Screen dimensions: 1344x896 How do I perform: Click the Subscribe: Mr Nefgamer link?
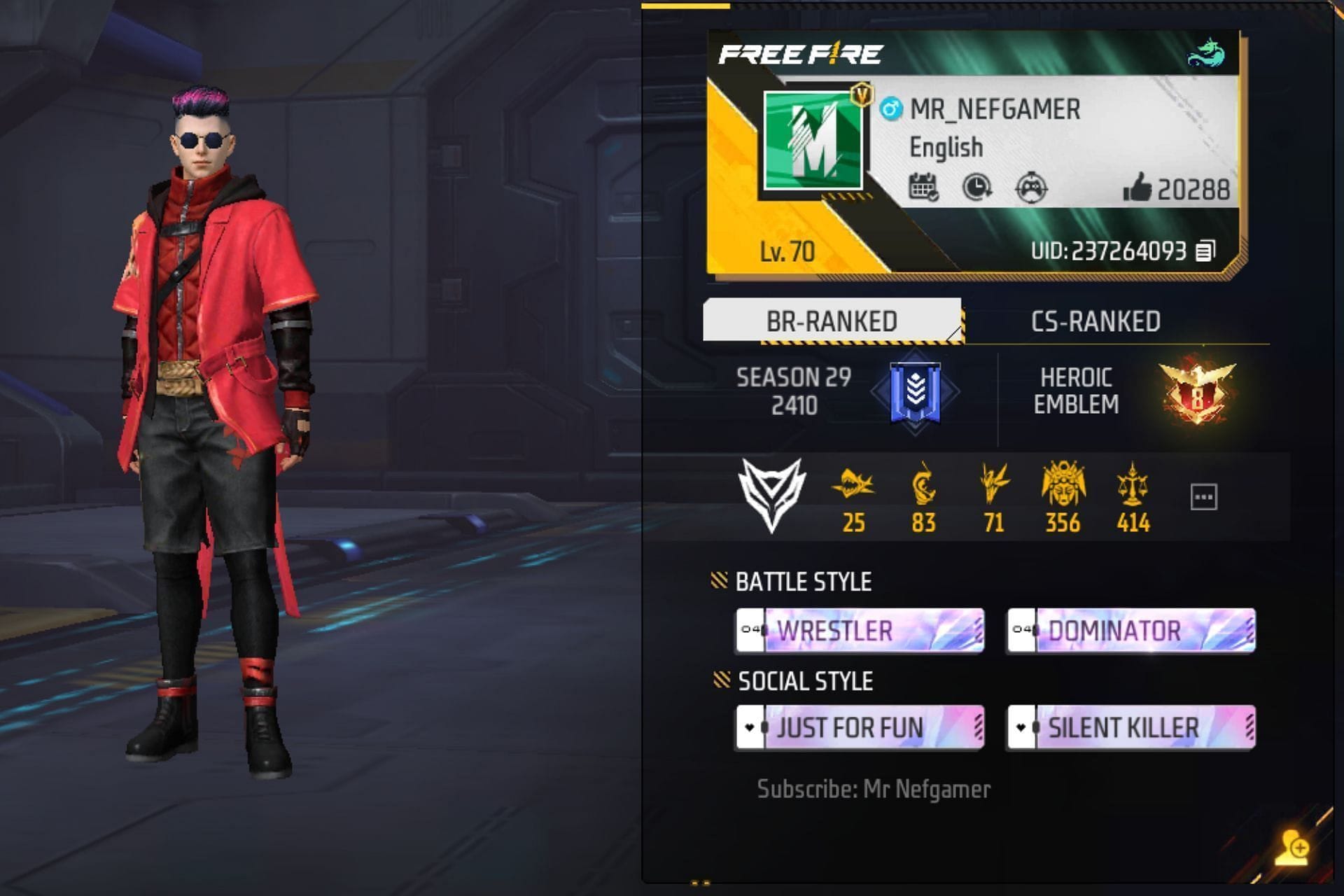[874, 788]
